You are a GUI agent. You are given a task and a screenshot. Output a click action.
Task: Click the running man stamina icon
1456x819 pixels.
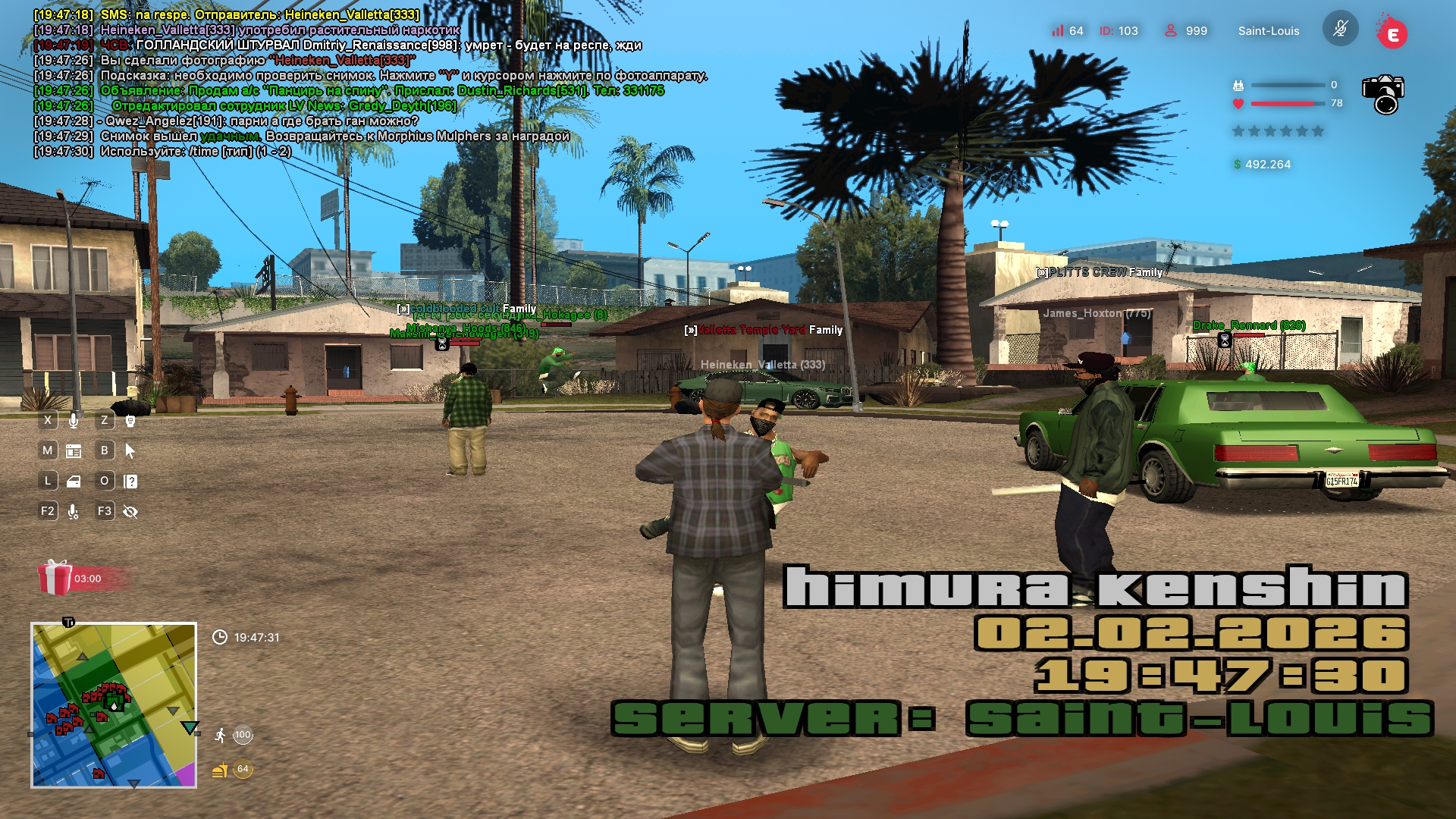pos(220,735)
